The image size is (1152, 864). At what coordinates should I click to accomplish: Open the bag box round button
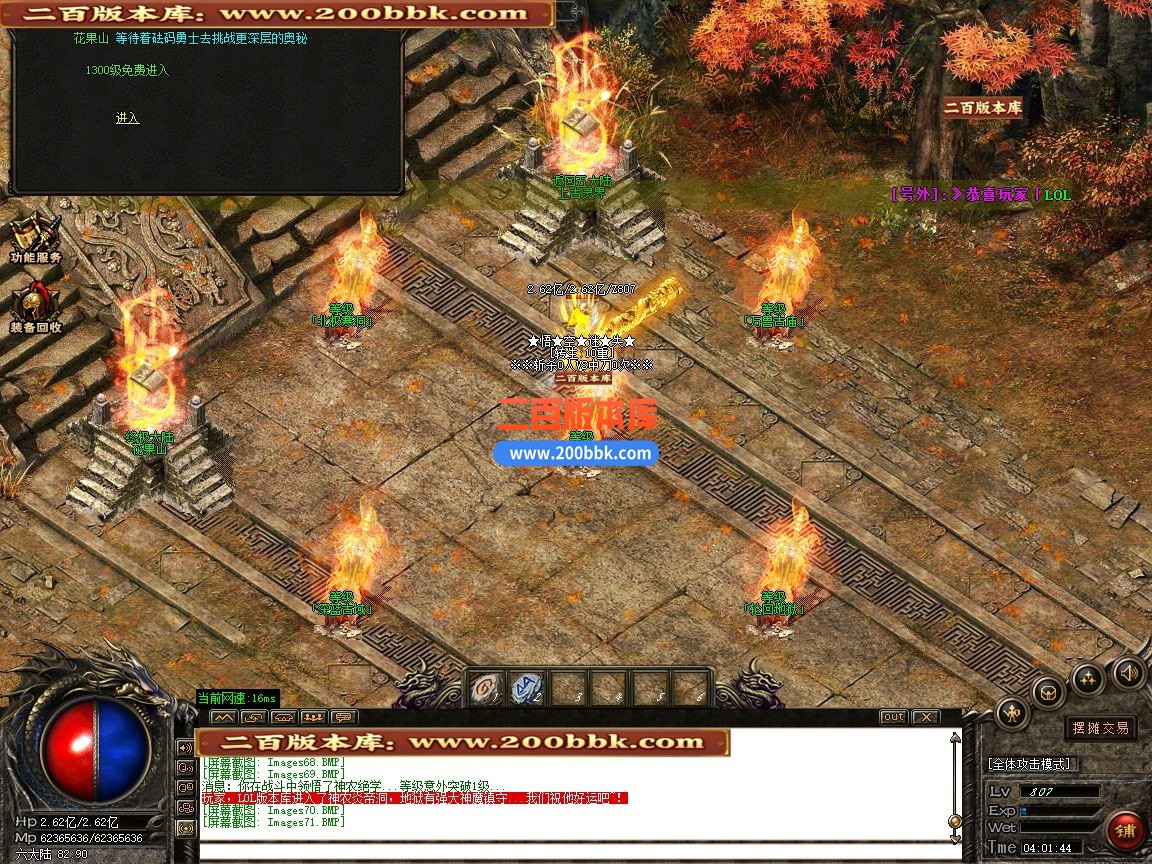[x=1047, y=691]
